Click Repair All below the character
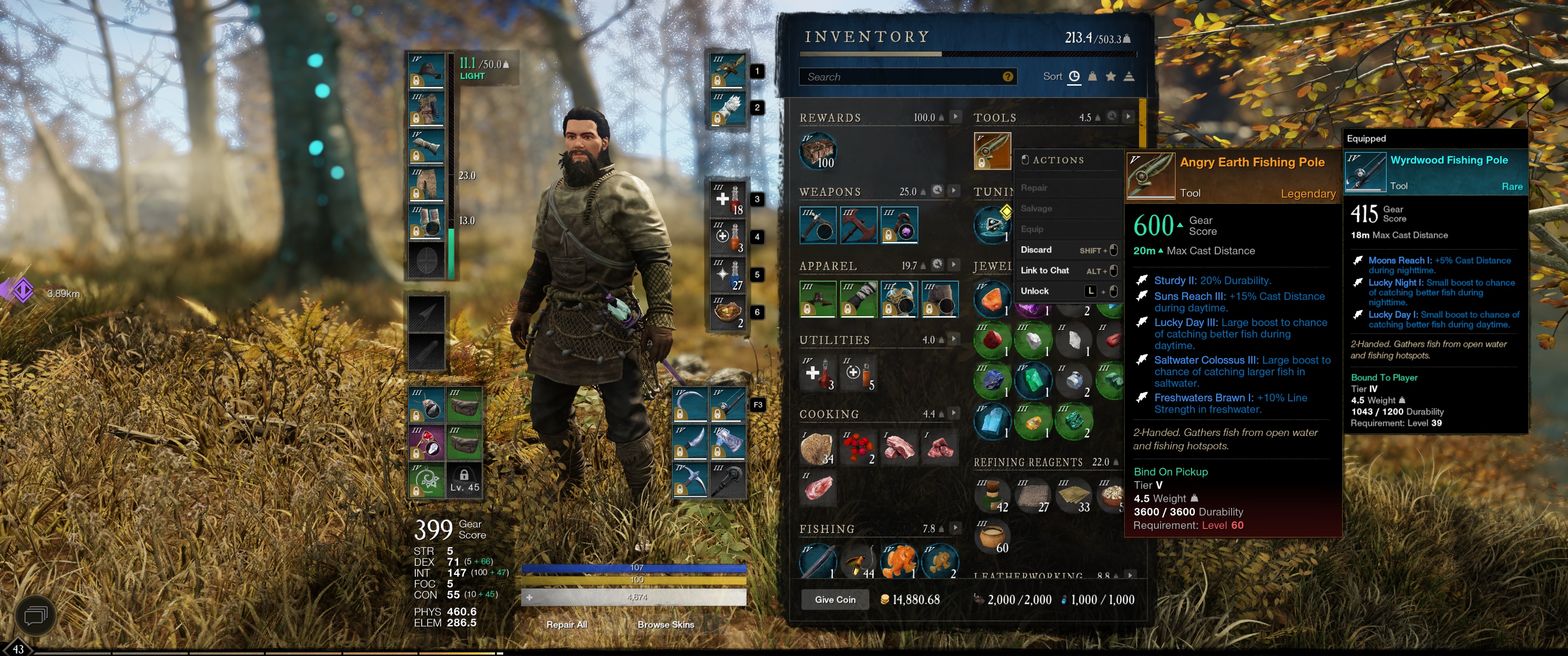The width and height of the screenshot is (1568, 656). pos(567,625)
